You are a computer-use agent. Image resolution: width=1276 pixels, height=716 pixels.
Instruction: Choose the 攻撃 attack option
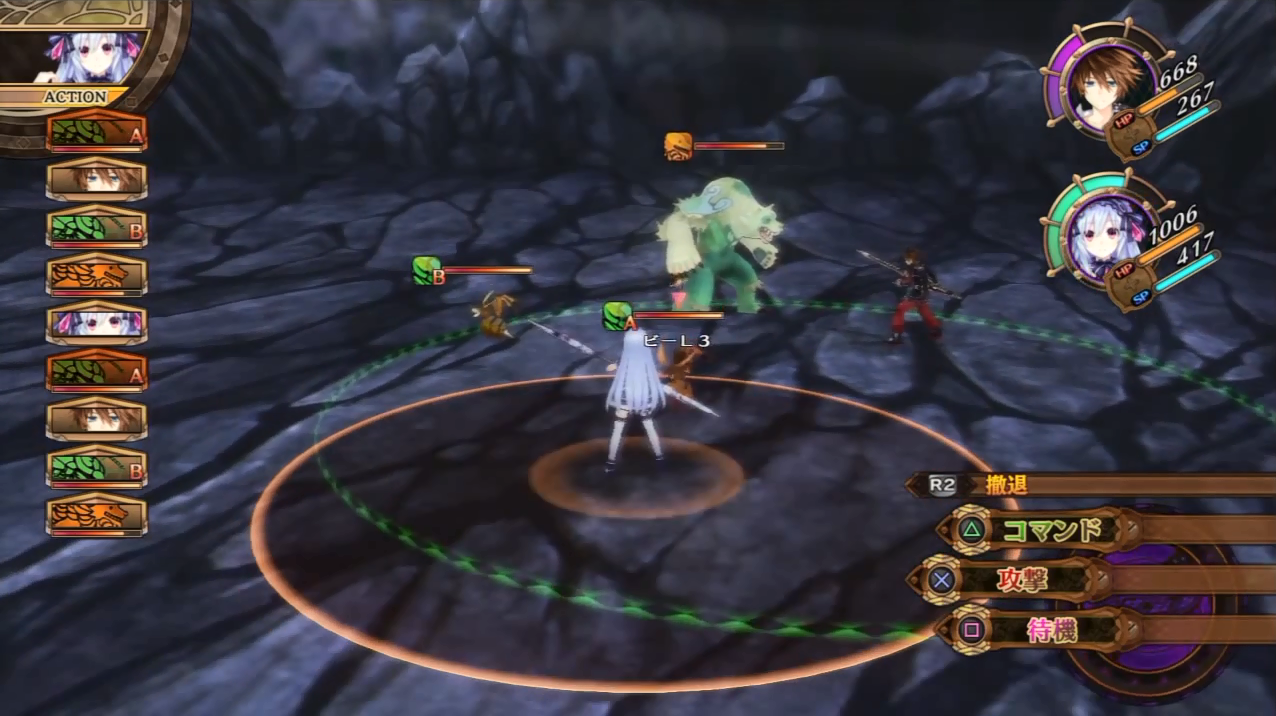tap(1020, 580)
